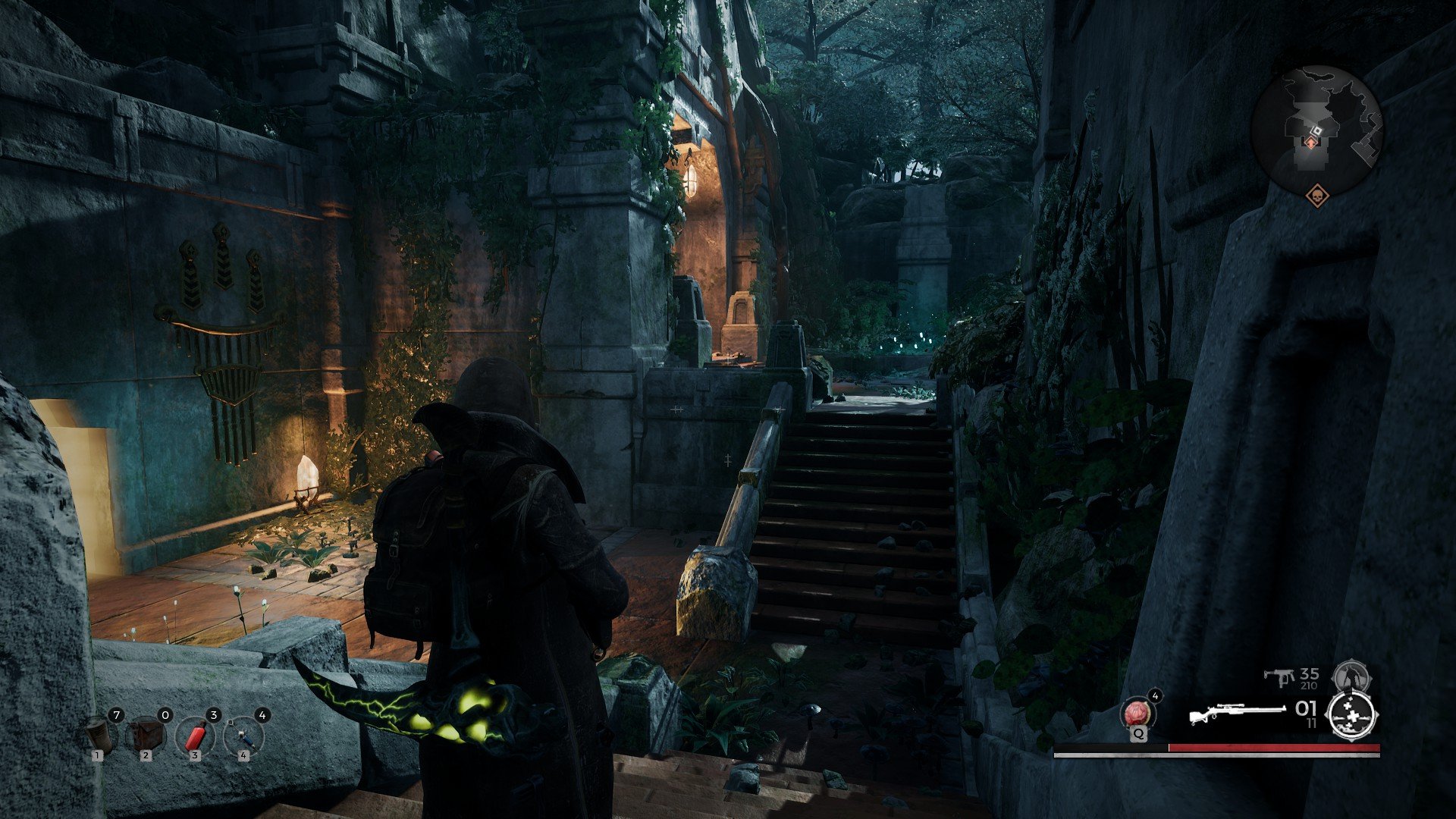Click the relic heart icon above the Q key
1456x819 pixels.
pyautogui.click(x=1137, y=713)
